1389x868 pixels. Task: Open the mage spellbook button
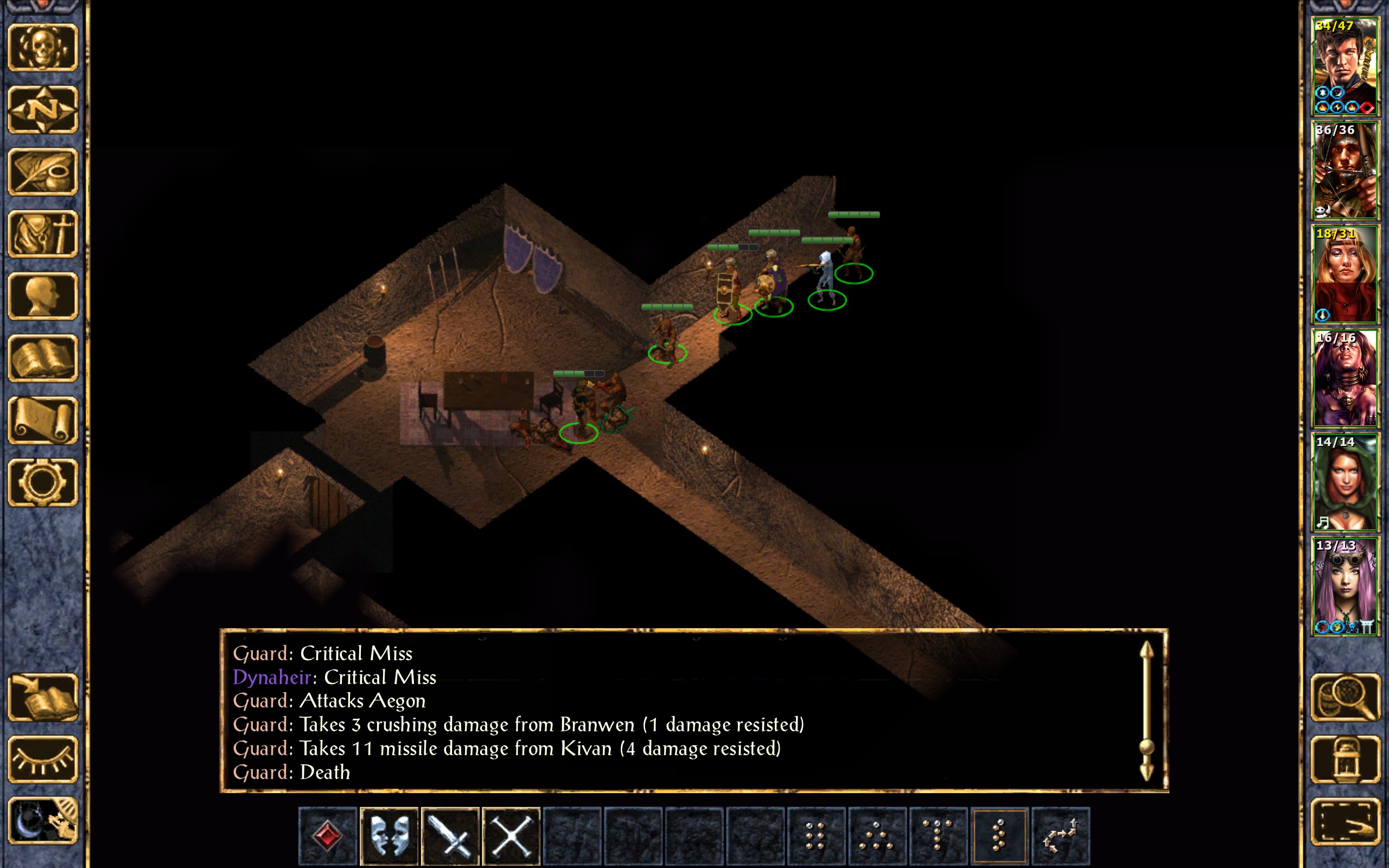point(43,358)
